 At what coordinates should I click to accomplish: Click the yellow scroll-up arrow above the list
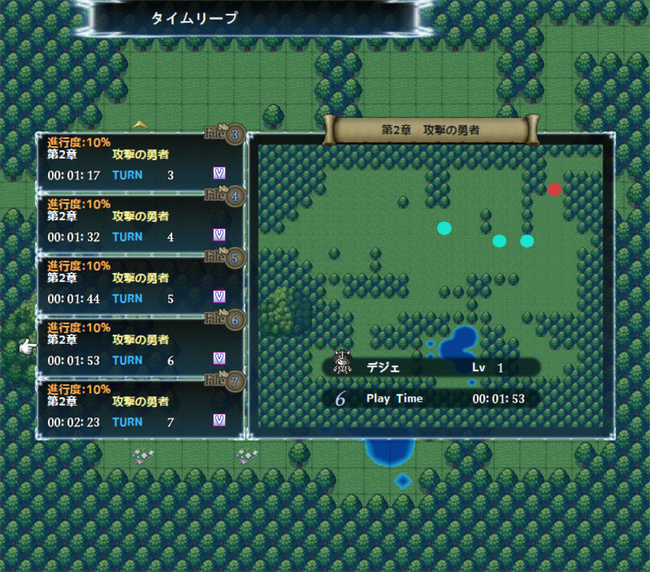pyautogui.click(x=140, y=124)
